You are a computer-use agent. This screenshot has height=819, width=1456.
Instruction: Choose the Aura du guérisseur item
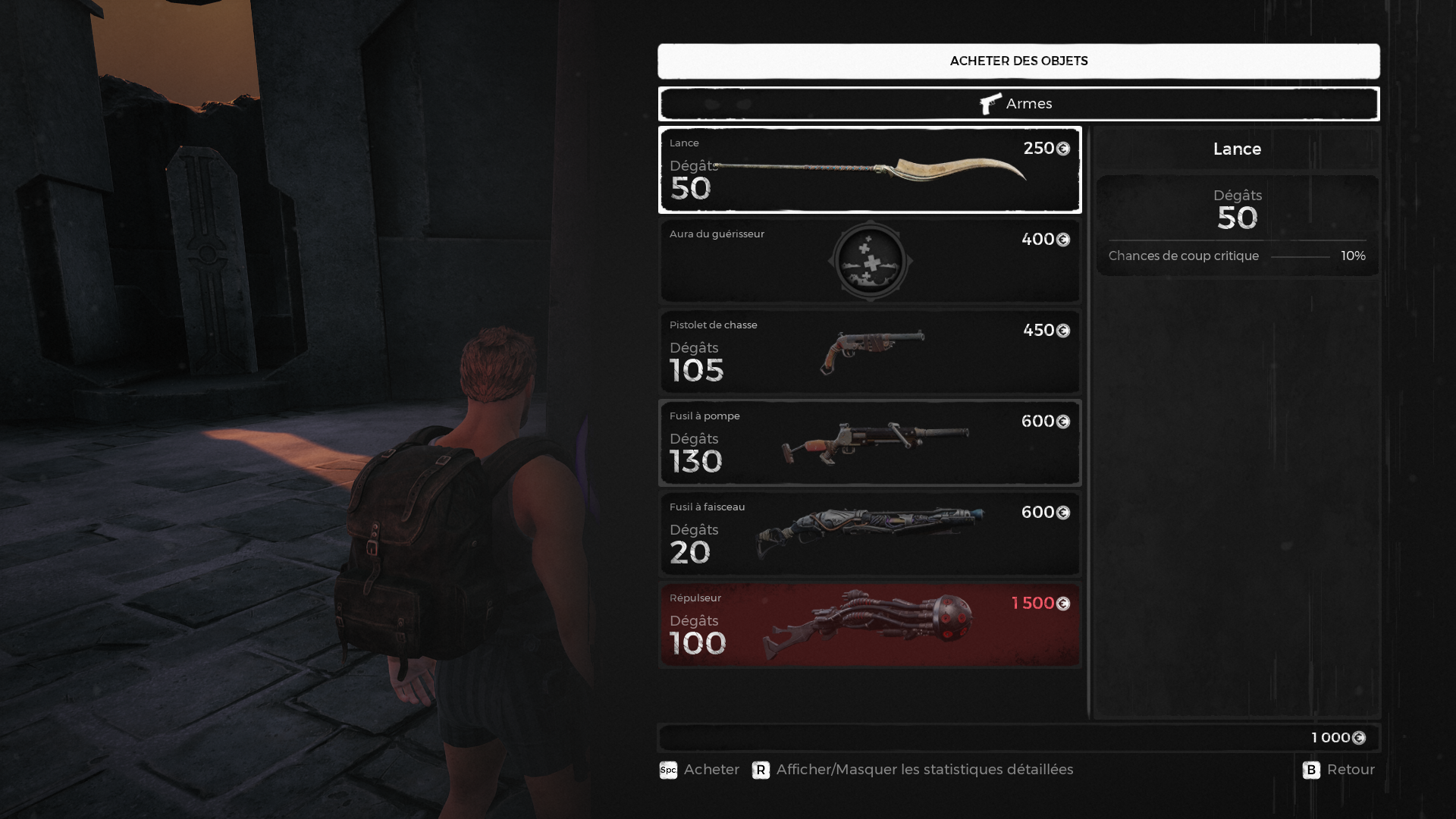click(870, 261)
